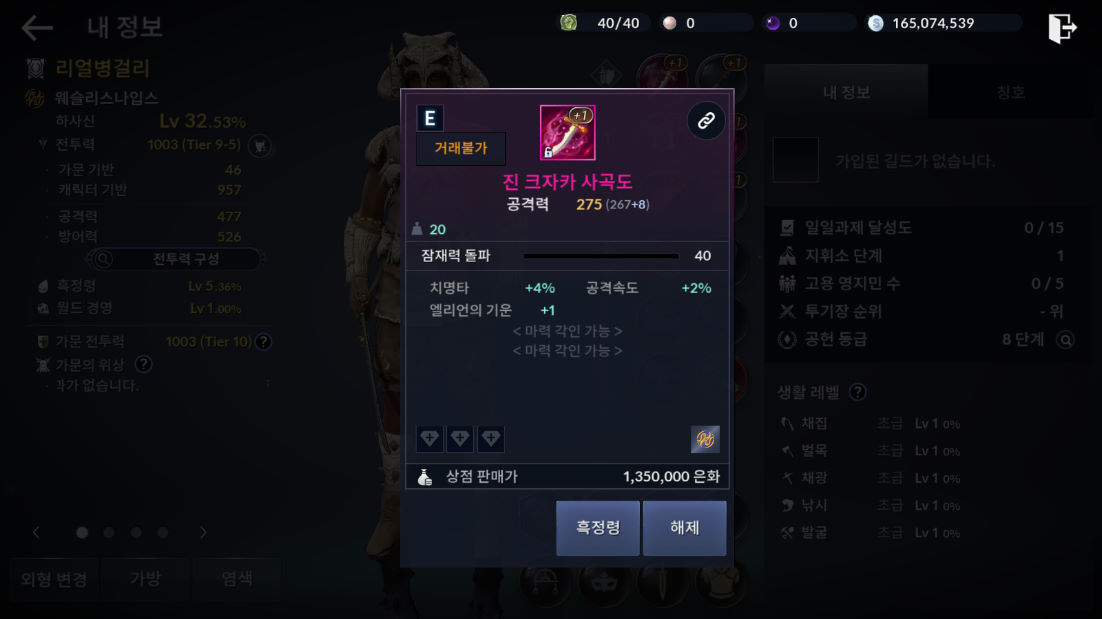Open the 가방 inventory

145,579
